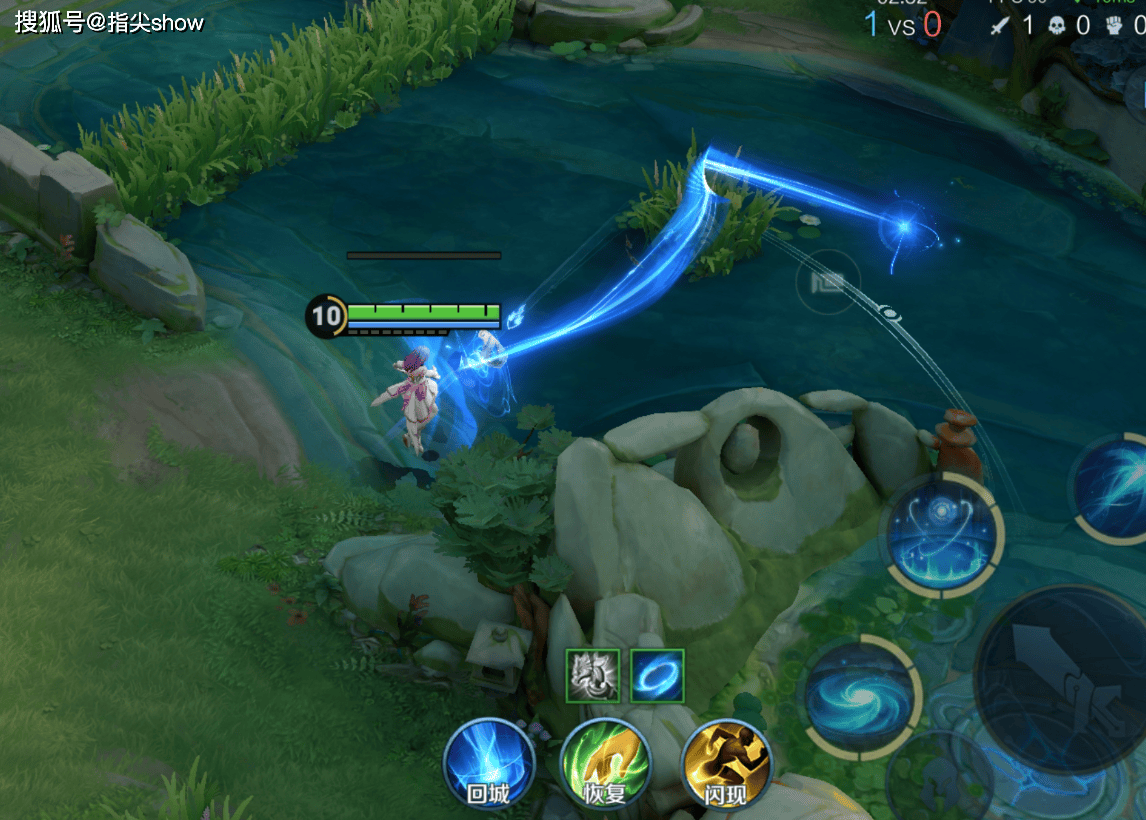Select the grey fist item icon

tap(594, 676)
